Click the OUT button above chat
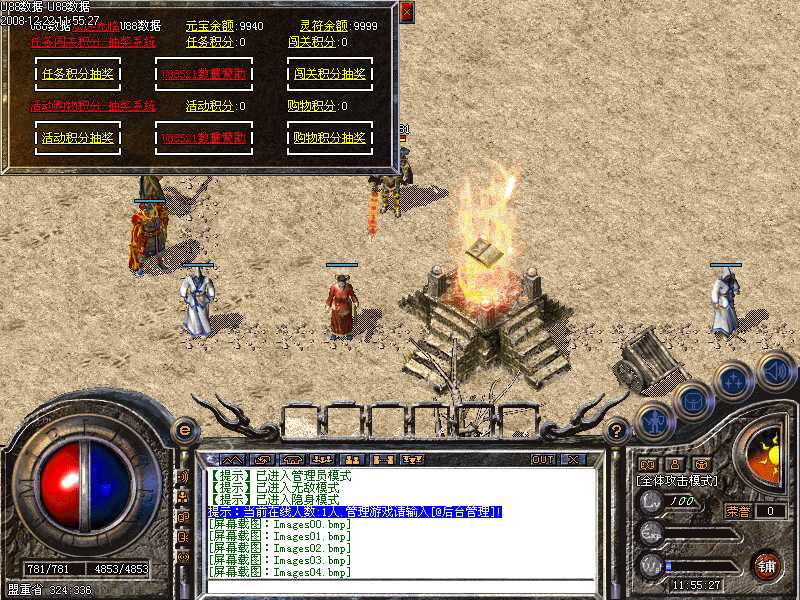Viewport: 800px width, 600px height. (x=542, y=460)
